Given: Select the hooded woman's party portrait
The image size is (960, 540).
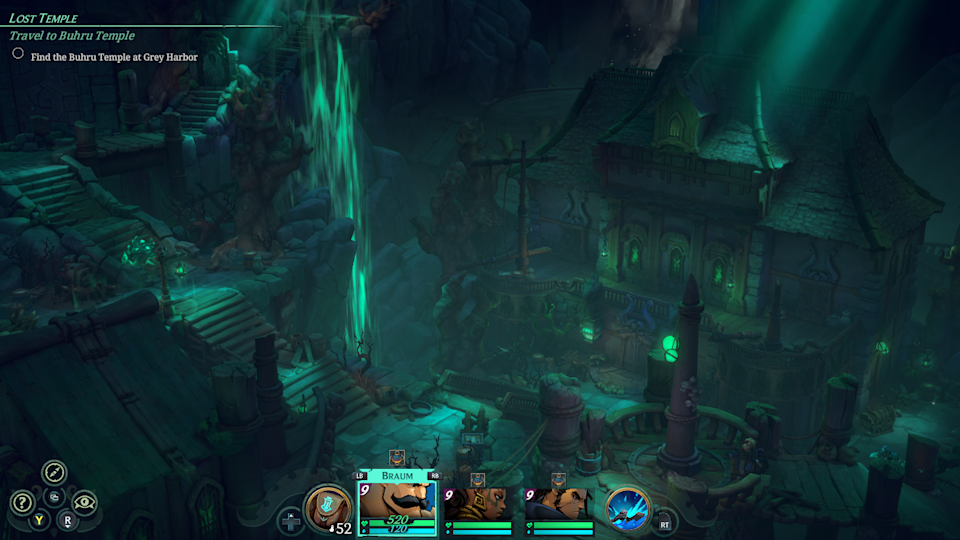Looking at the screenshot, I should [477, 503].
